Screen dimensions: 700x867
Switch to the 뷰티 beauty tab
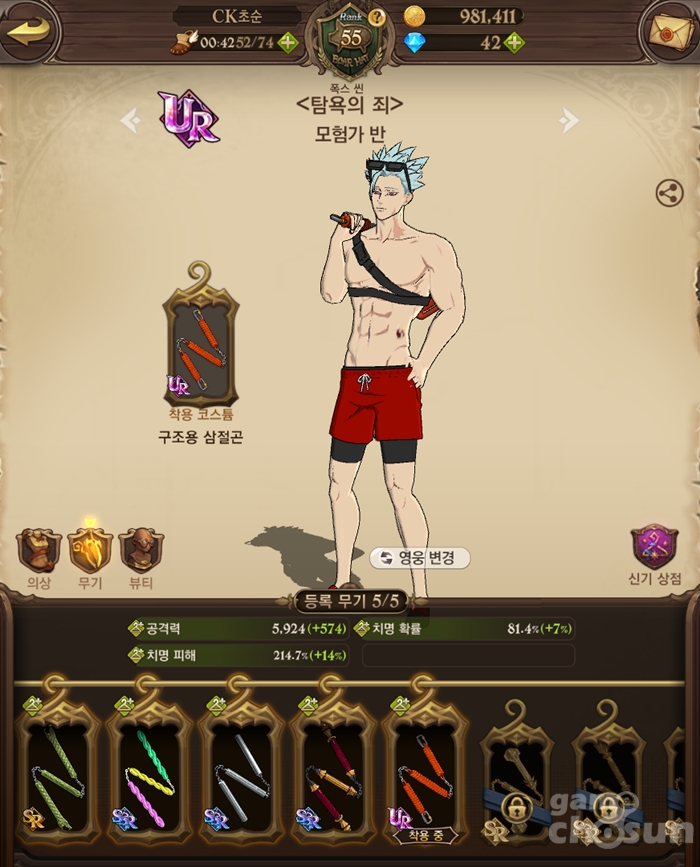click(141, 552)
